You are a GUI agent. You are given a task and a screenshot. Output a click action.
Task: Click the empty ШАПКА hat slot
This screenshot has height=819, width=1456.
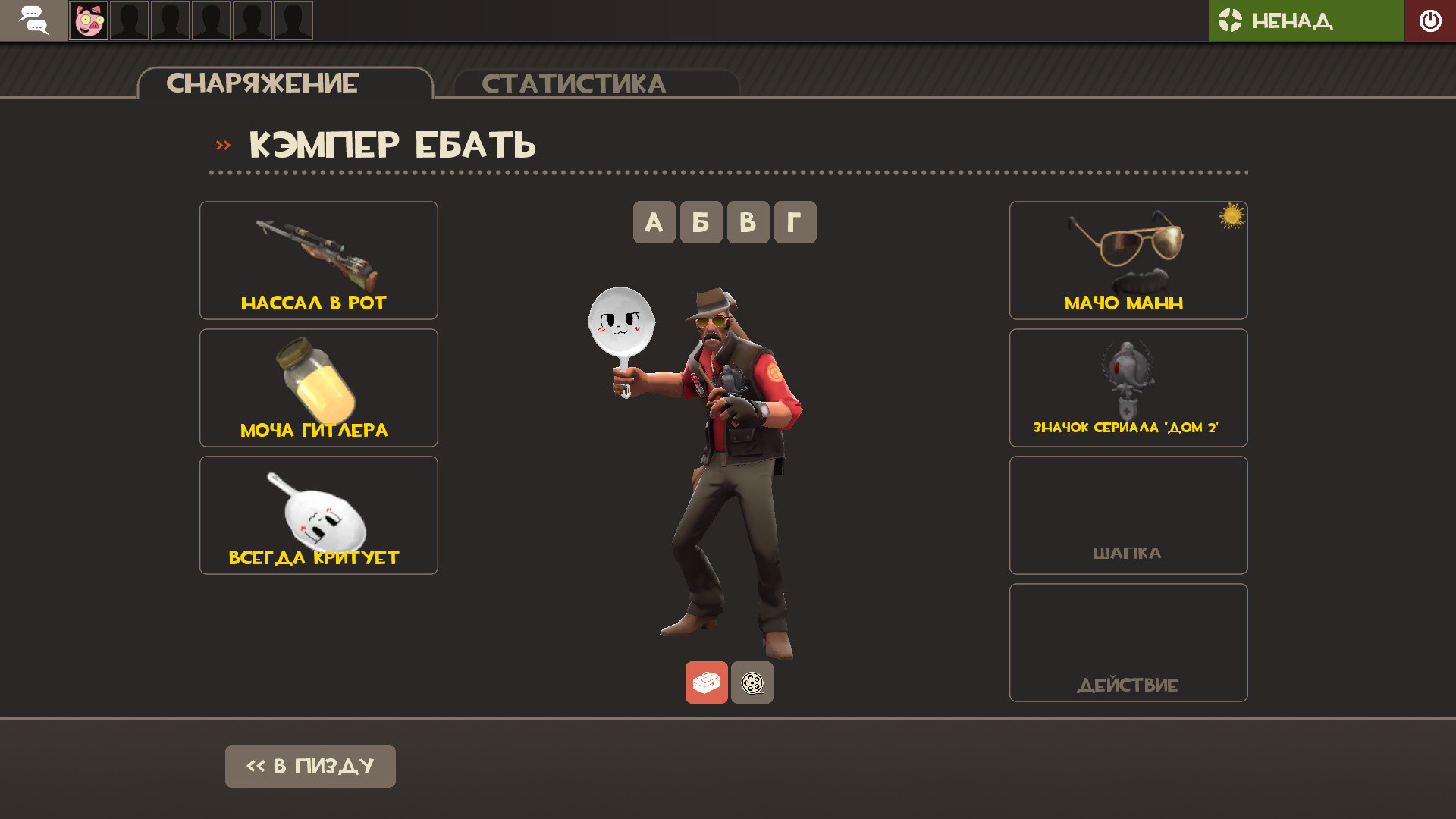1128,515
